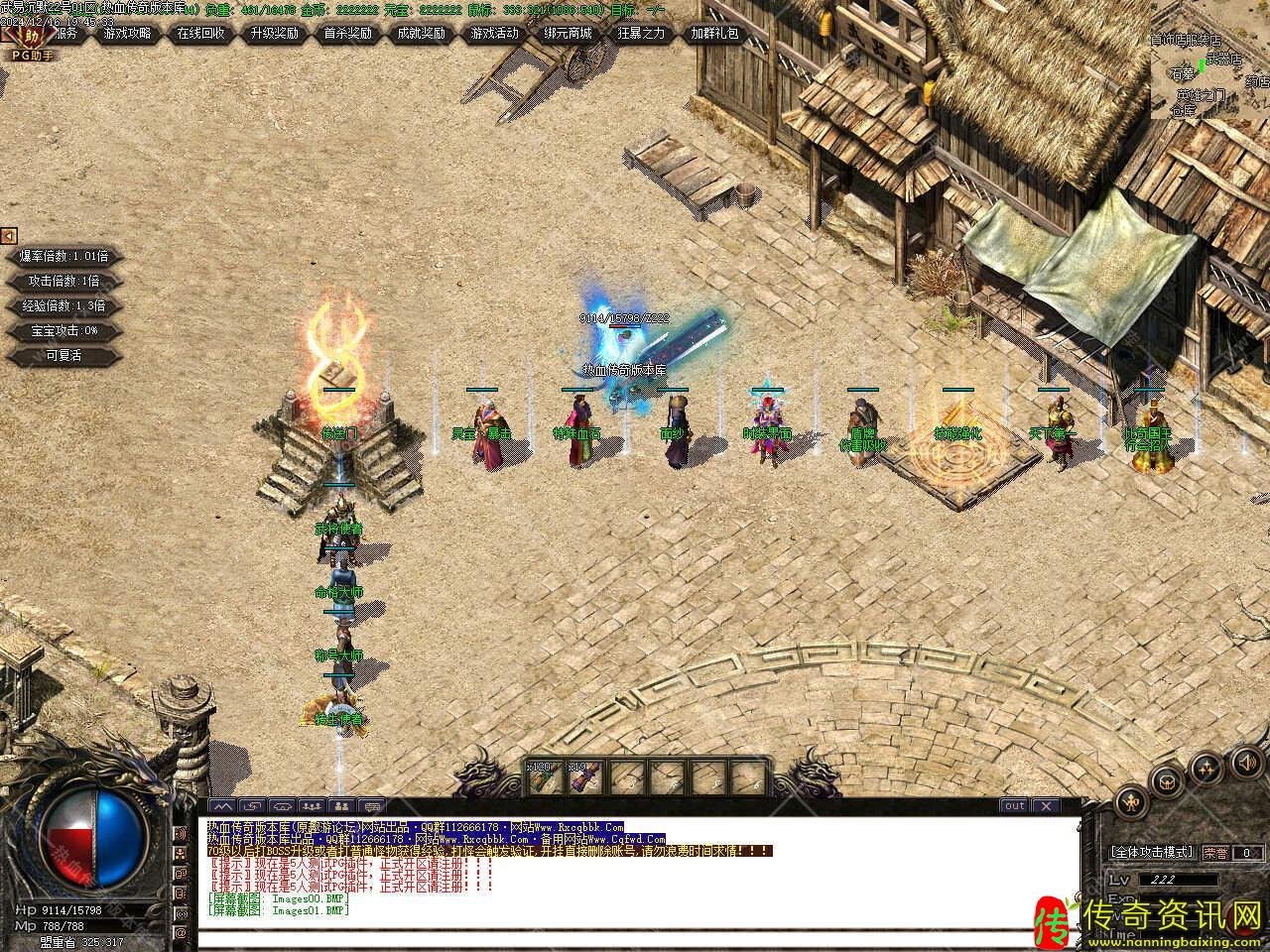The width and height of the screenshot is (1270, 952).
Task: Click the speaker sound icon at bottom right
Action: 1245,762
